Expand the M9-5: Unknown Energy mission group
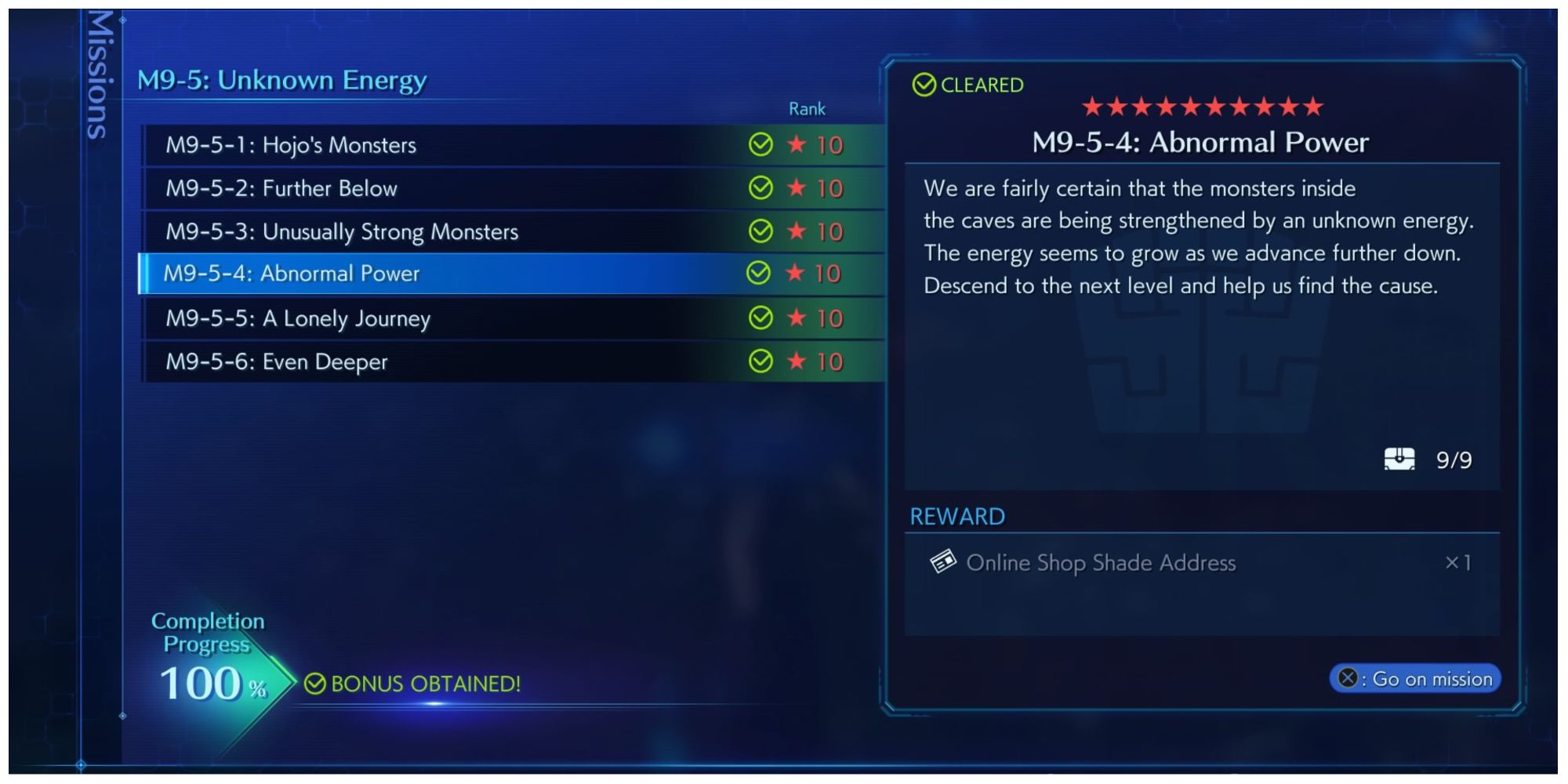This screenshot has width=1568, height=784. click(x=282, y=79)
